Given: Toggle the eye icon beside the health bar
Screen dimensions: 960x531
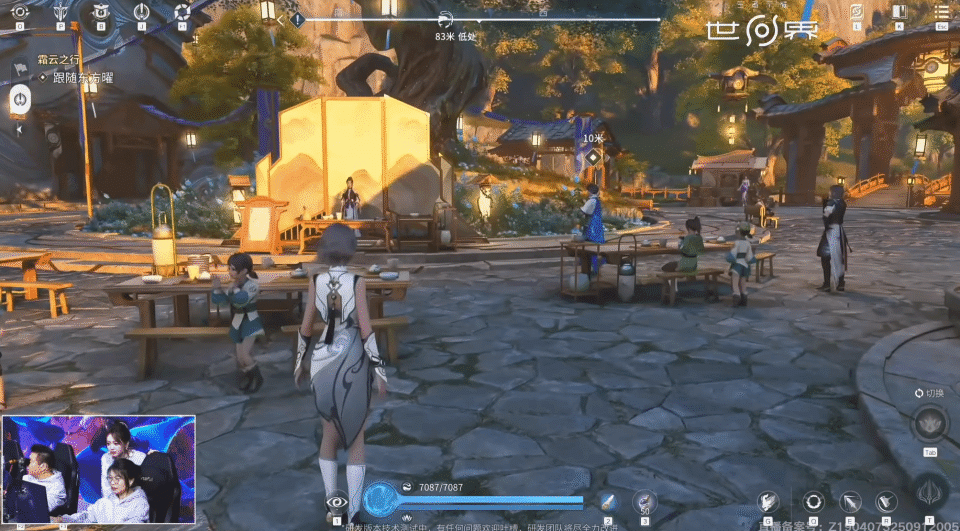Looking at the screenshot, I should 336,502.
